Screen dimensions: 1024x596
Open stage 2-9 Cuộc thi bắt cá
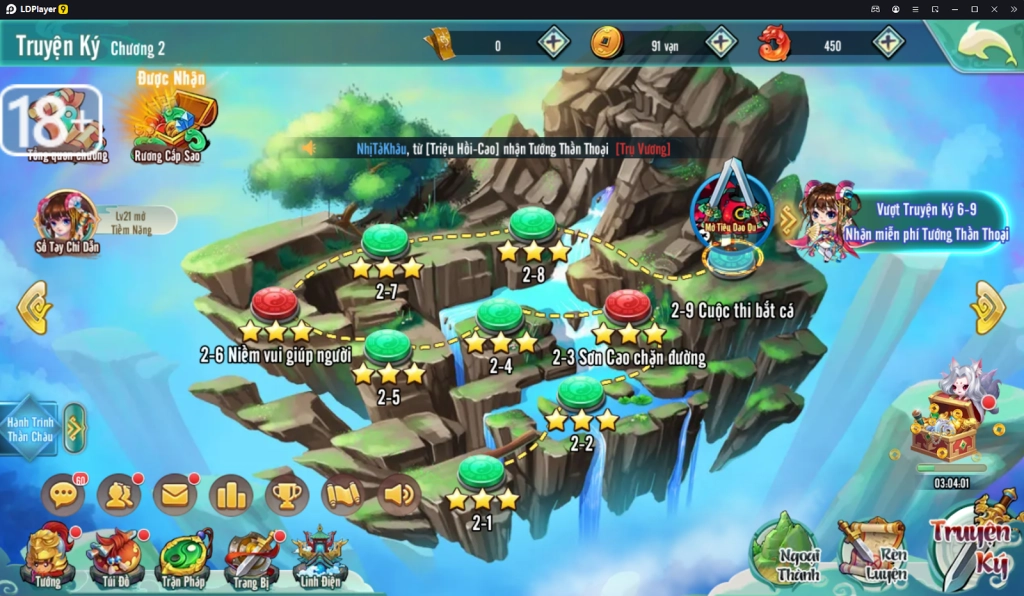[628, 306]
